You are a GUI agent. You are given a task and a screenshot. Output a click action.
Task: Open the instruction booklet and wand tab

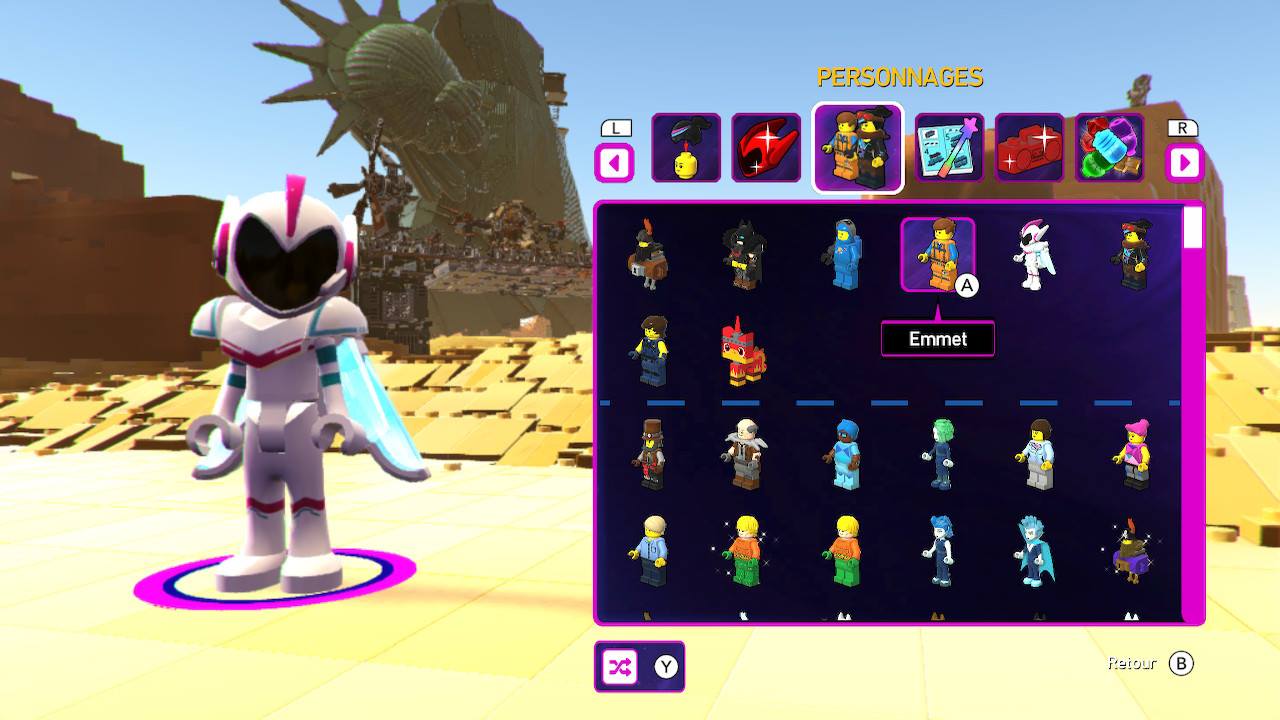click(x=949, y=148)
